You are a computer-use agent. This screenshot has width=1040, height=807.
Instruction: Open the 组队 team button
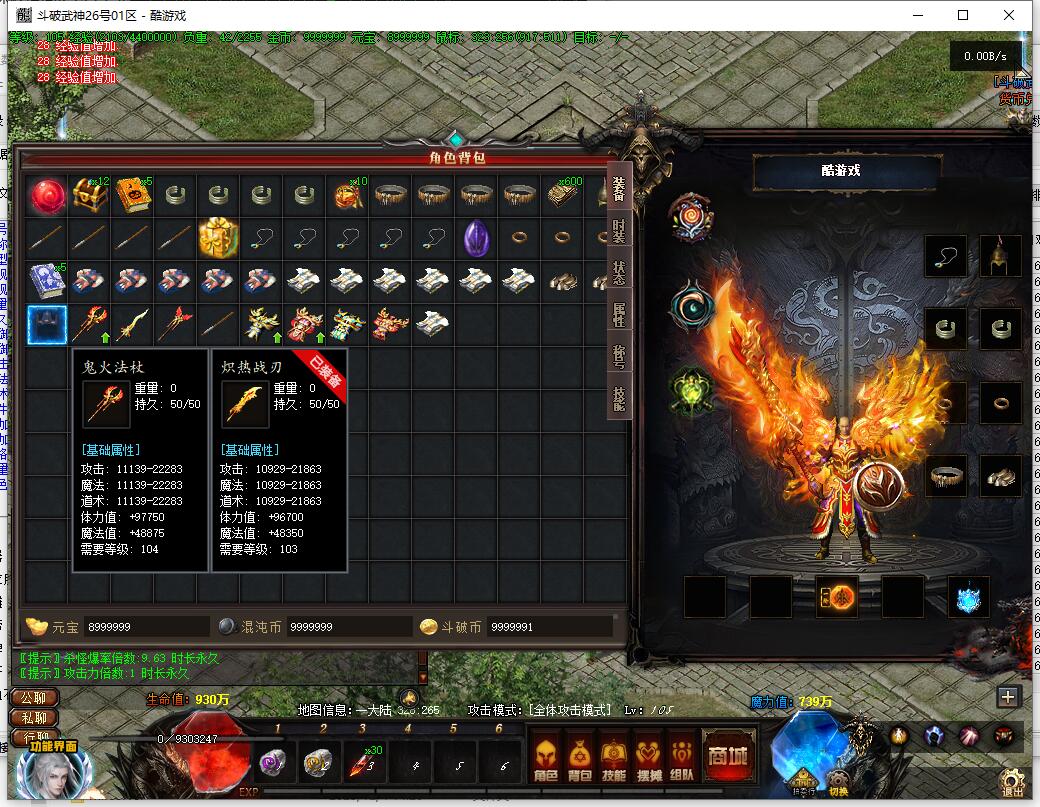pyautogui.click(x=682, y=757)
